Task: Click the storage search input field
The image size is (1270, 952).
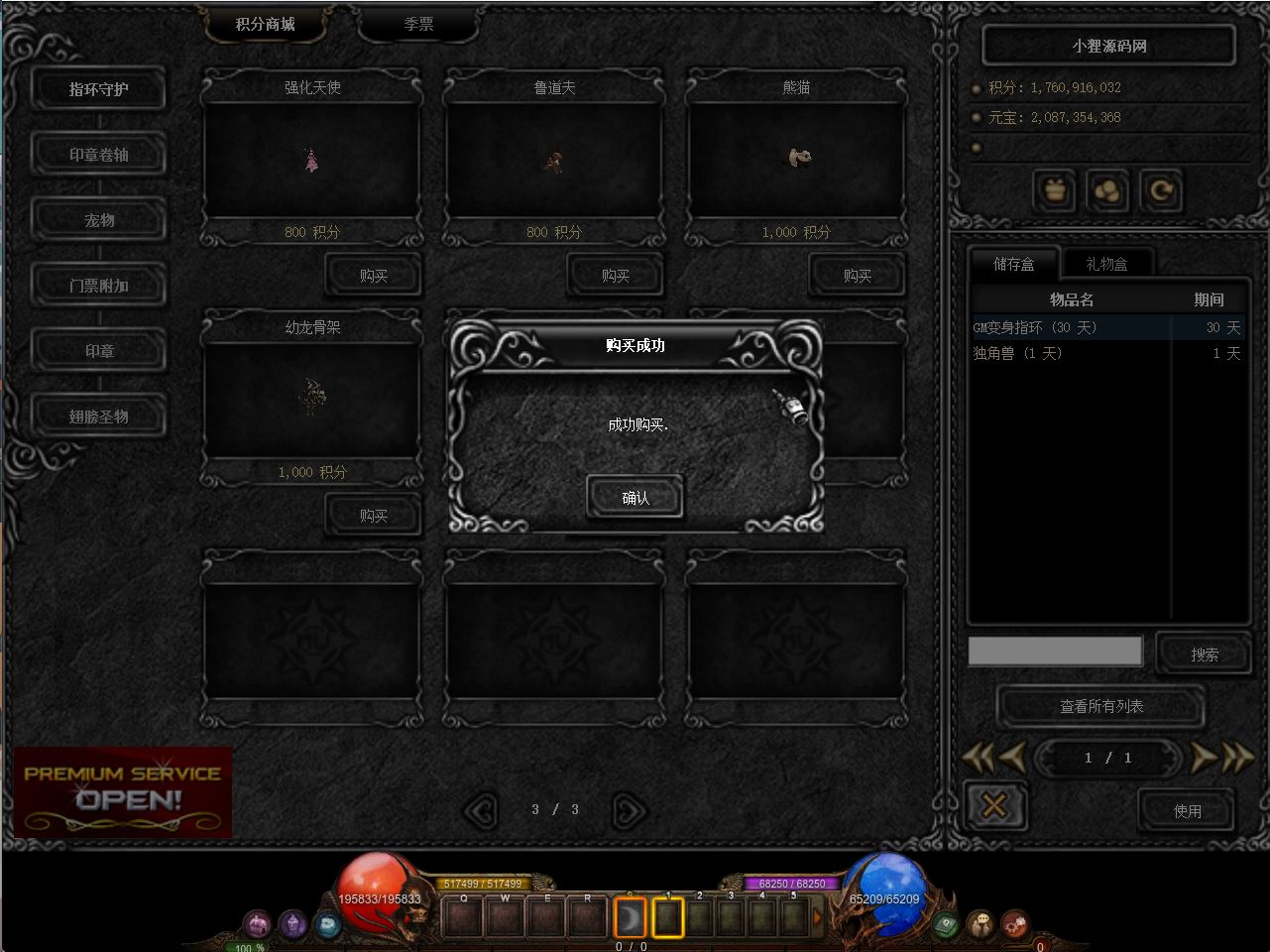Action: click(x=1055, y=651)
